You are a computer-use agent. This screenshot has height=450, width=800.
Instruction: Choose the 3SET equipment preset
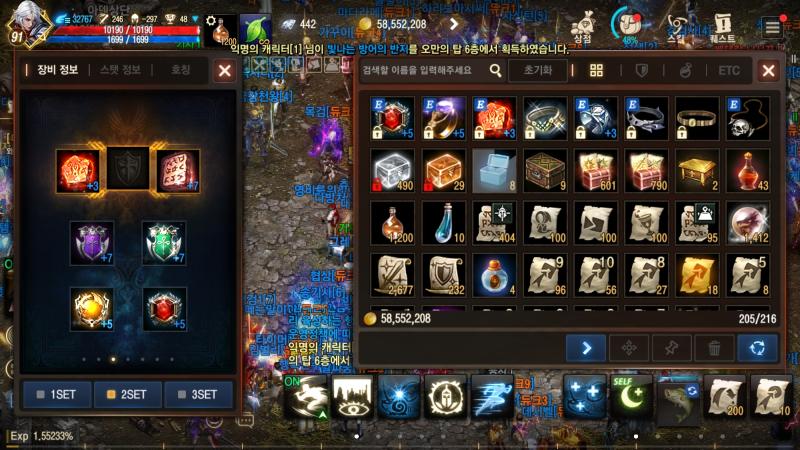click(198, 394)
